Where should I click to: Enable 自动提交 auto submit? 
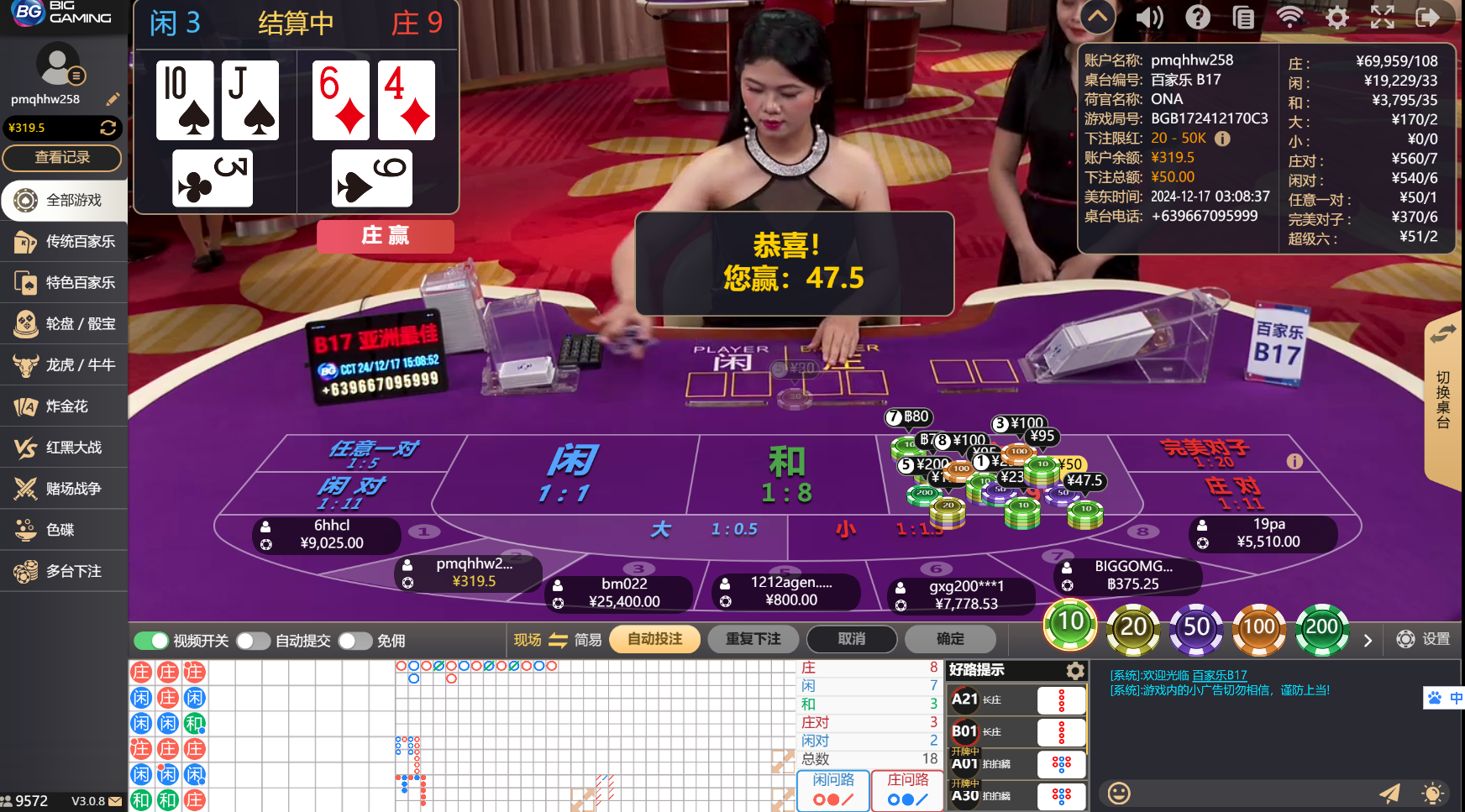[x=252, y=640]
